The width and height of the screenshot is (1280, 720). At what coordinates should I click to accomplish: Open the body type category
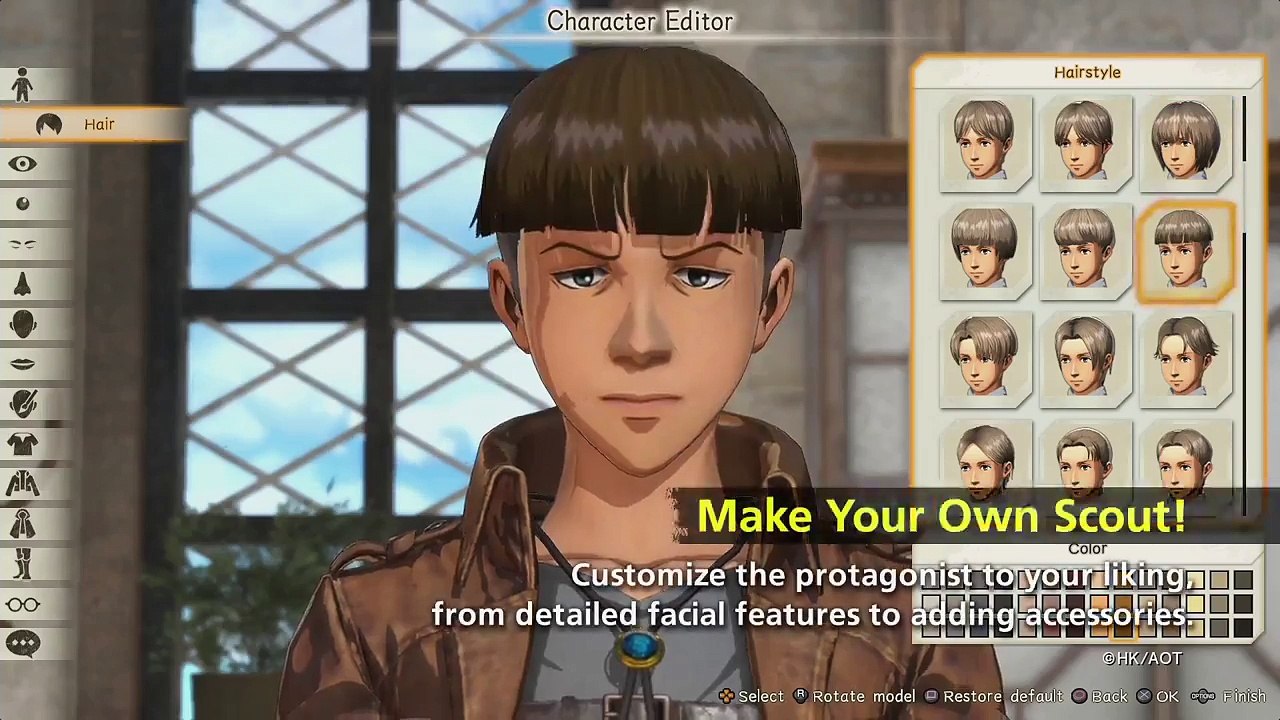(22, 85)
